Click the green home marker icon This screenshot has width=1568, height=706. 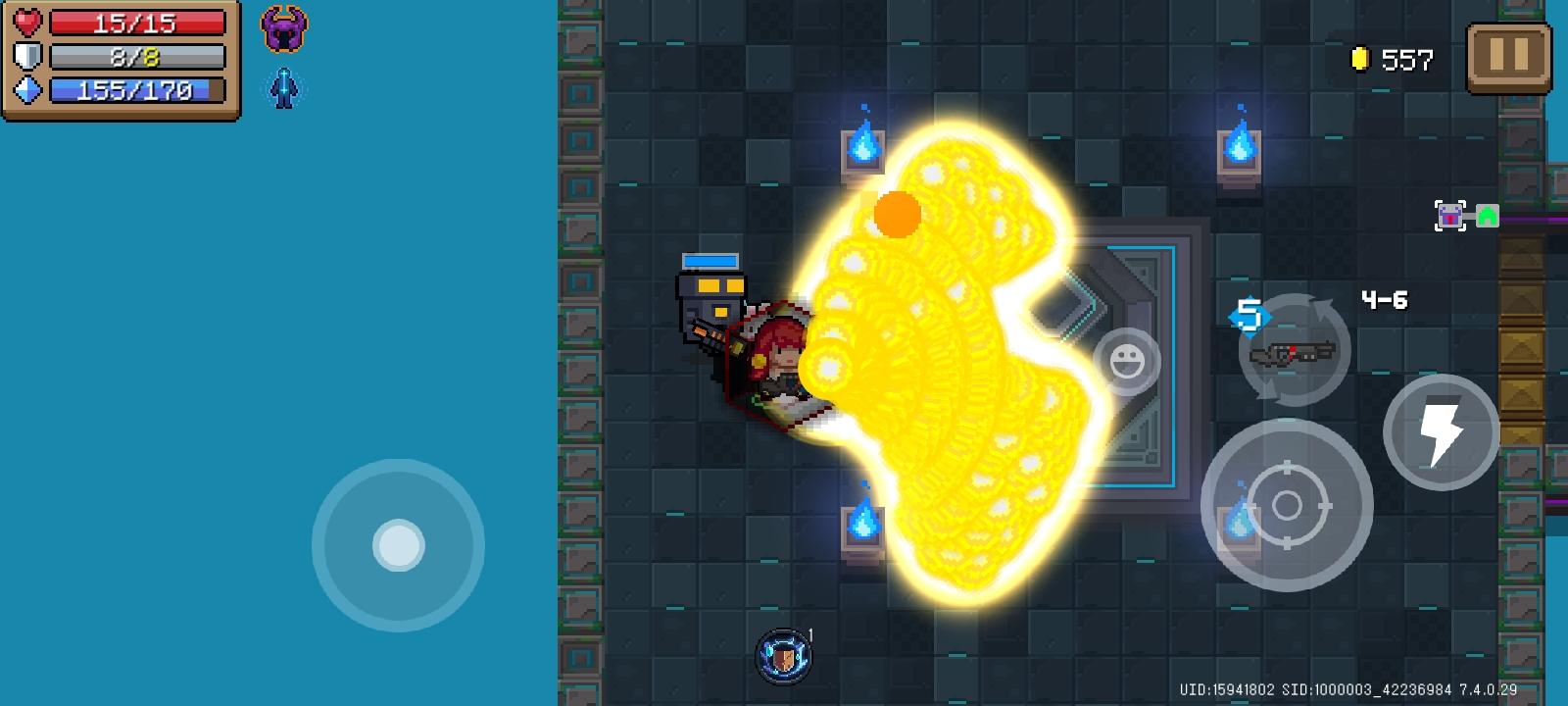pos(1488,214)
